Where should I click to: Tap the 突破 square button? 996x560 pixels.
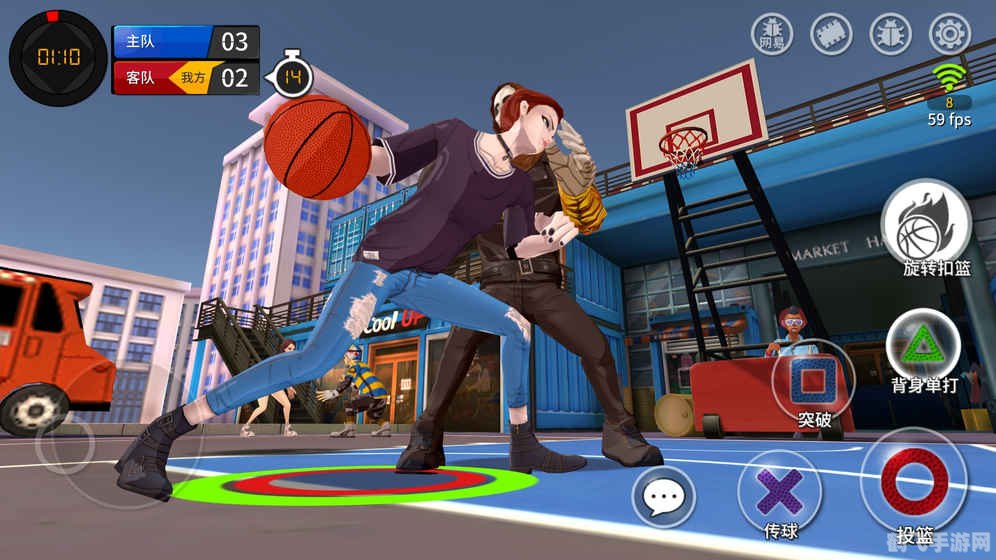(x=814, y=380)
